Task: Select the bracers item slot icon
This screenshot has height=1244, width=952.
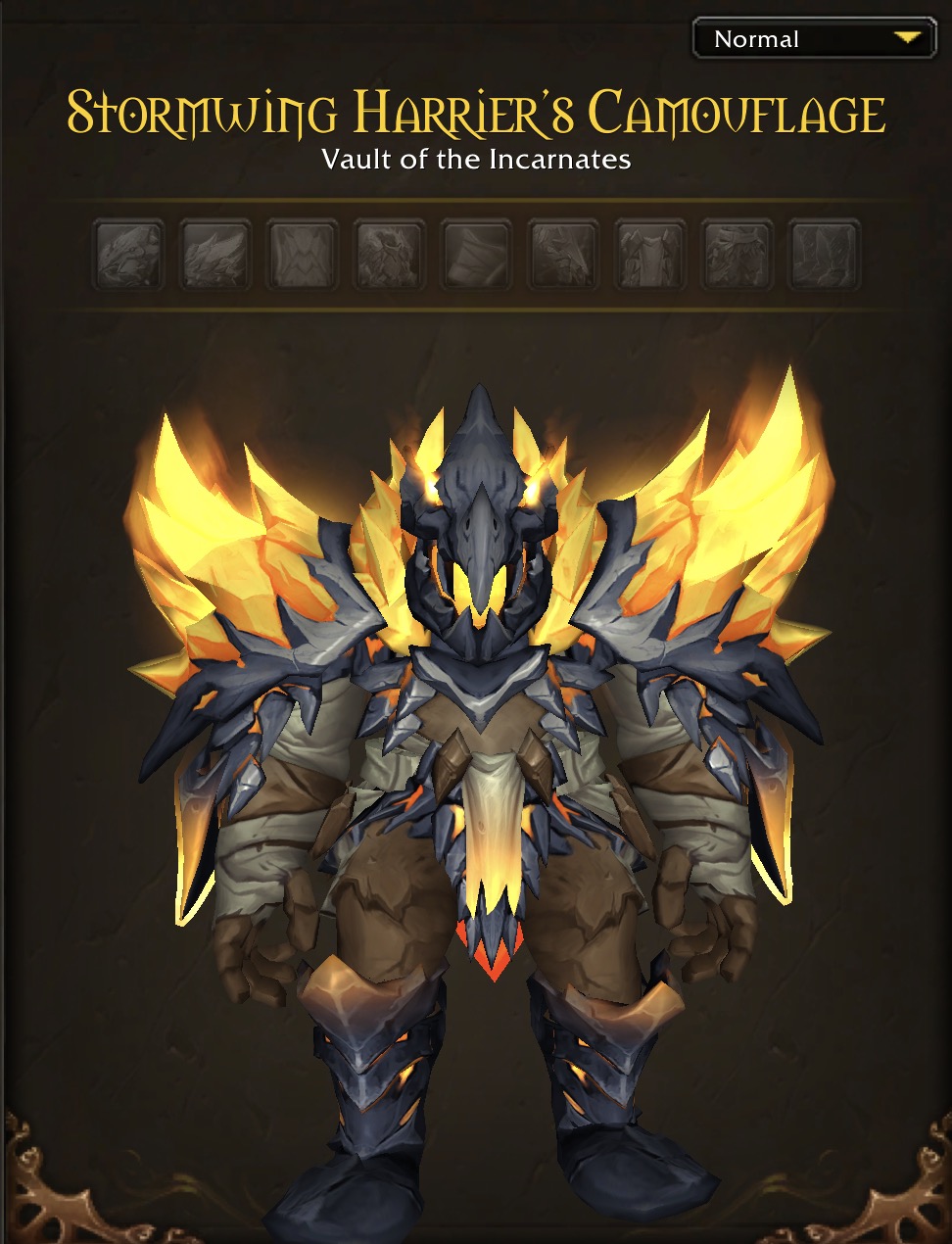Action: [476, 254]
